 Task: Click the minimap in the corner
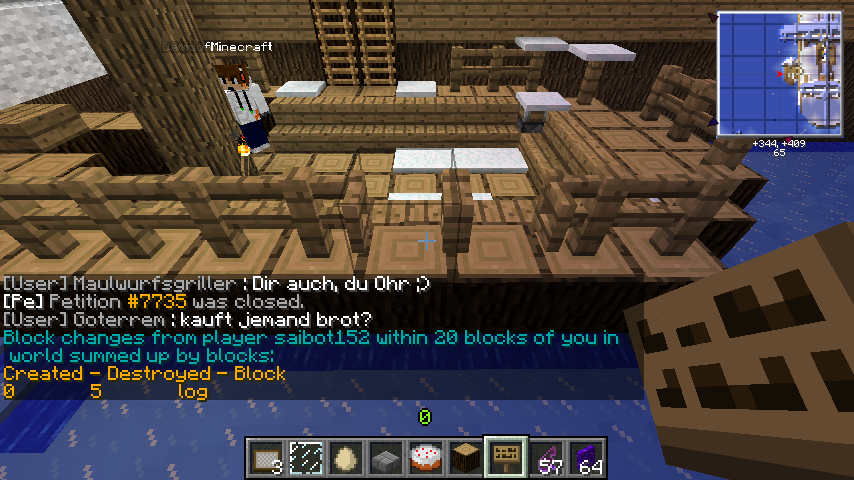pos(781,73)
